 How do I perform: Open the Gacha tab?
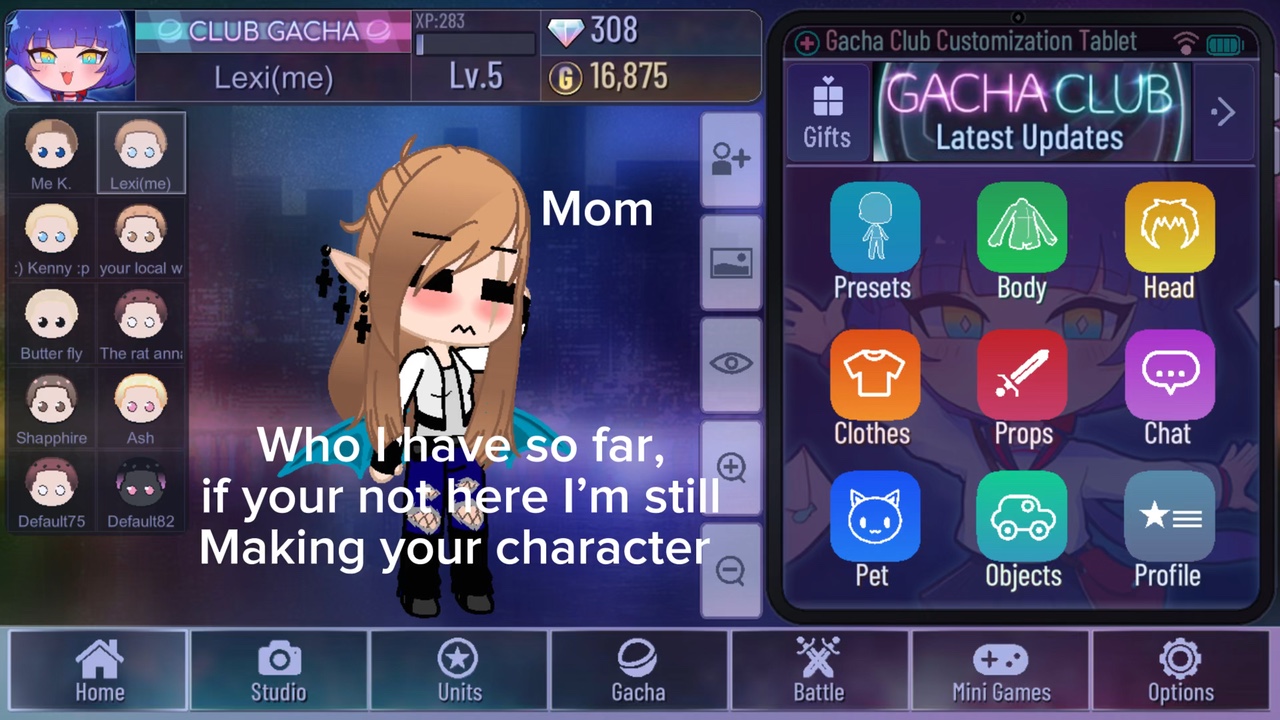click(x=638, y=671)
